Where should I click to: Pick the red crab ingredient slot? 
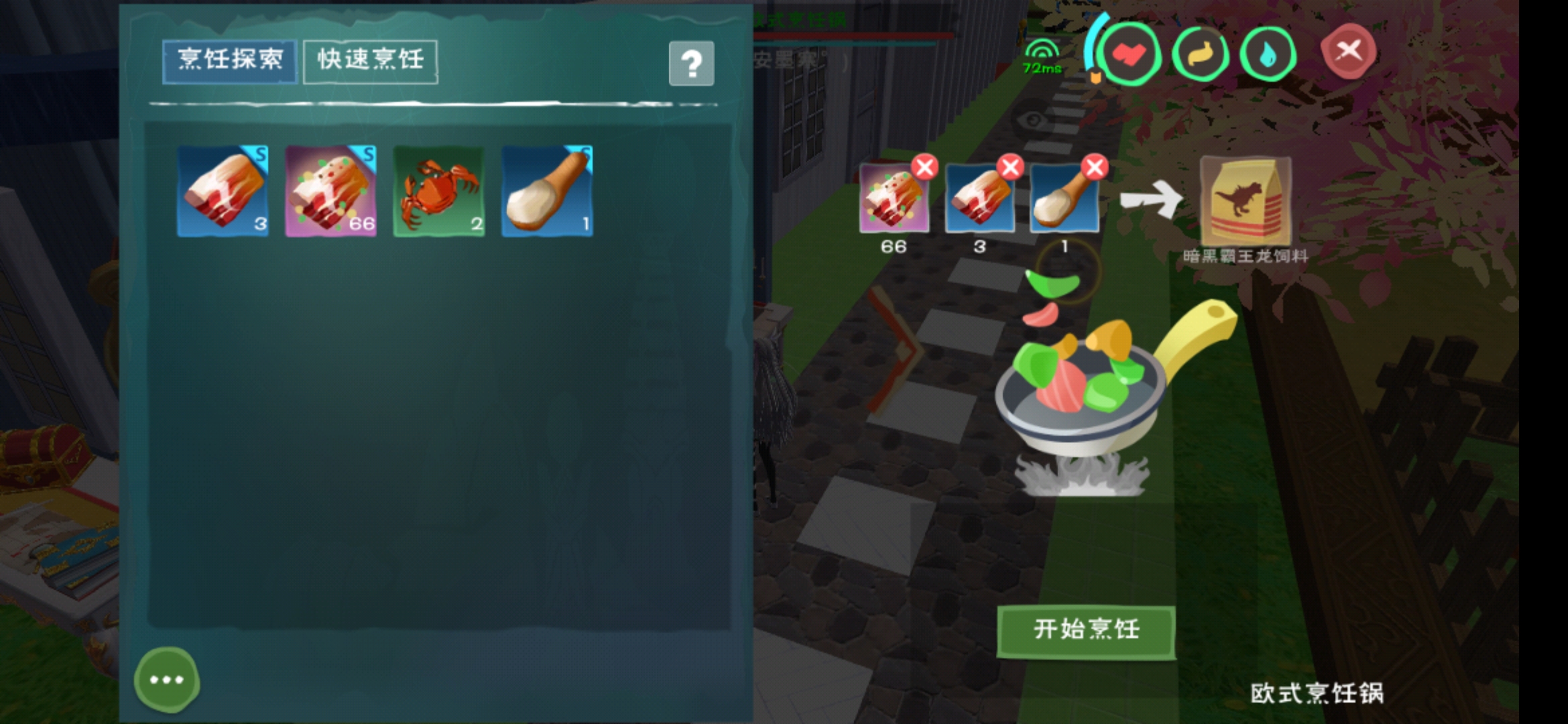coord(439,191)
